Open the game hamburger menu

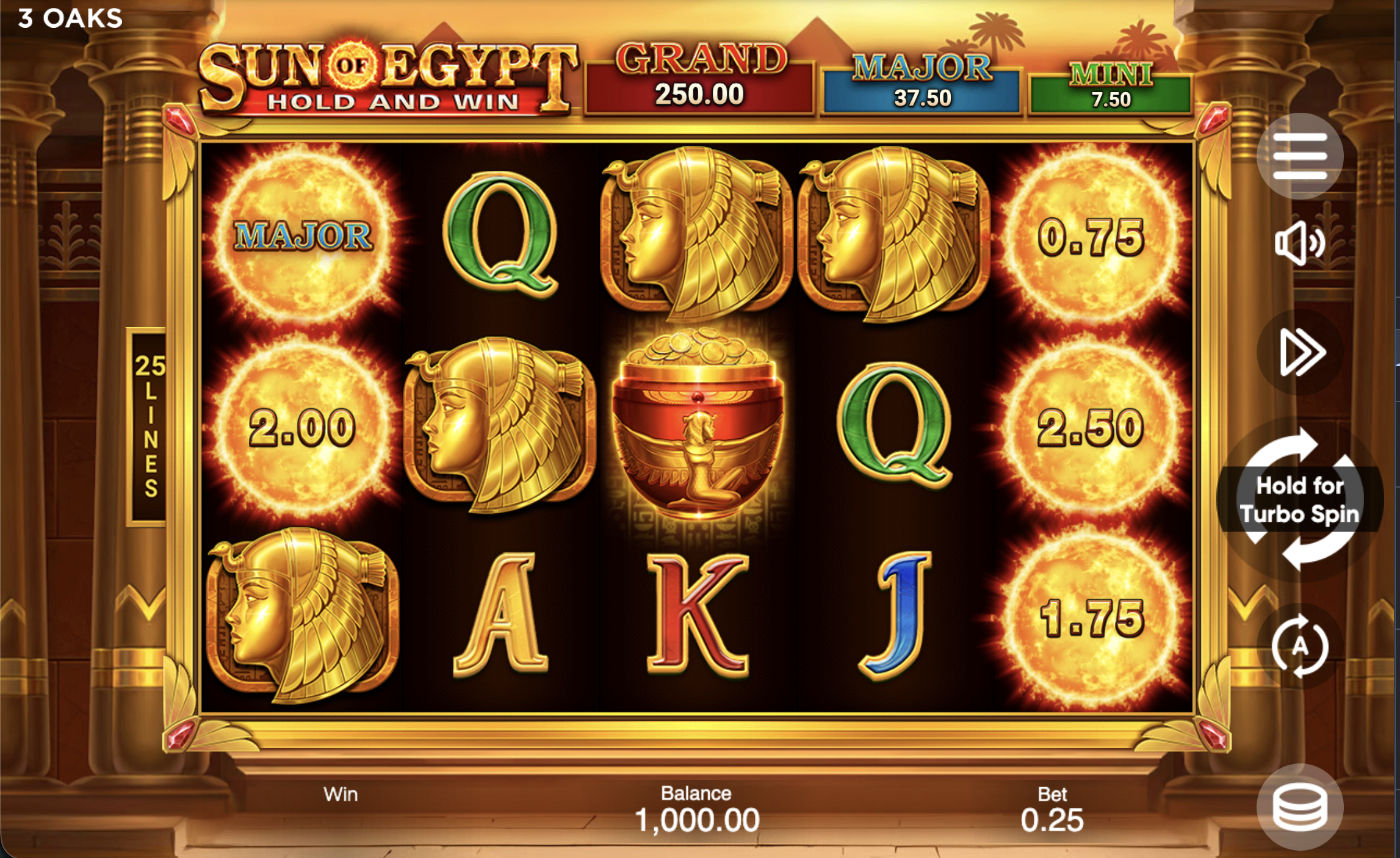[1300, 156]
